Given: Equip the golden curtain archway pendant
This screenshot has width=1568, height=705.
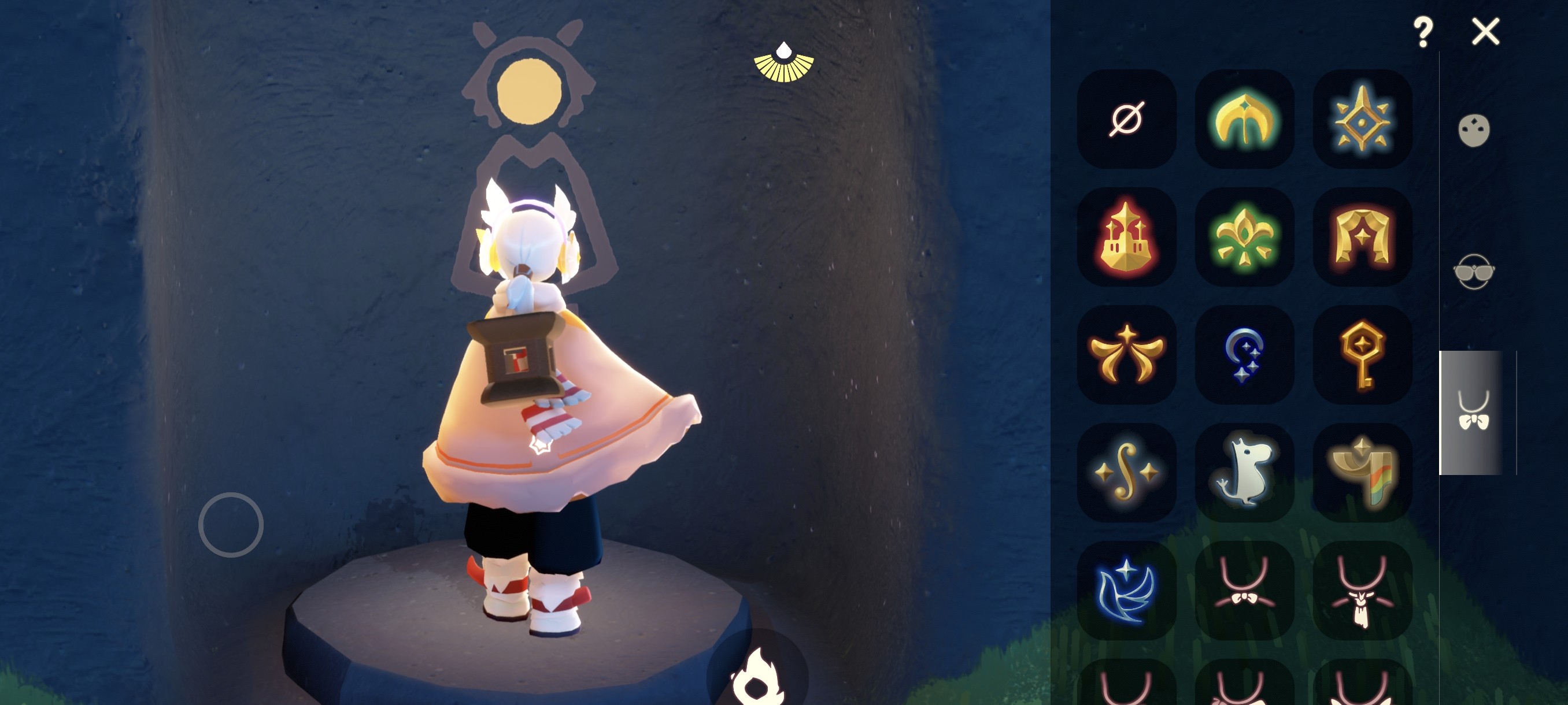Looking at the screenshot, I should coord(1362,236).
